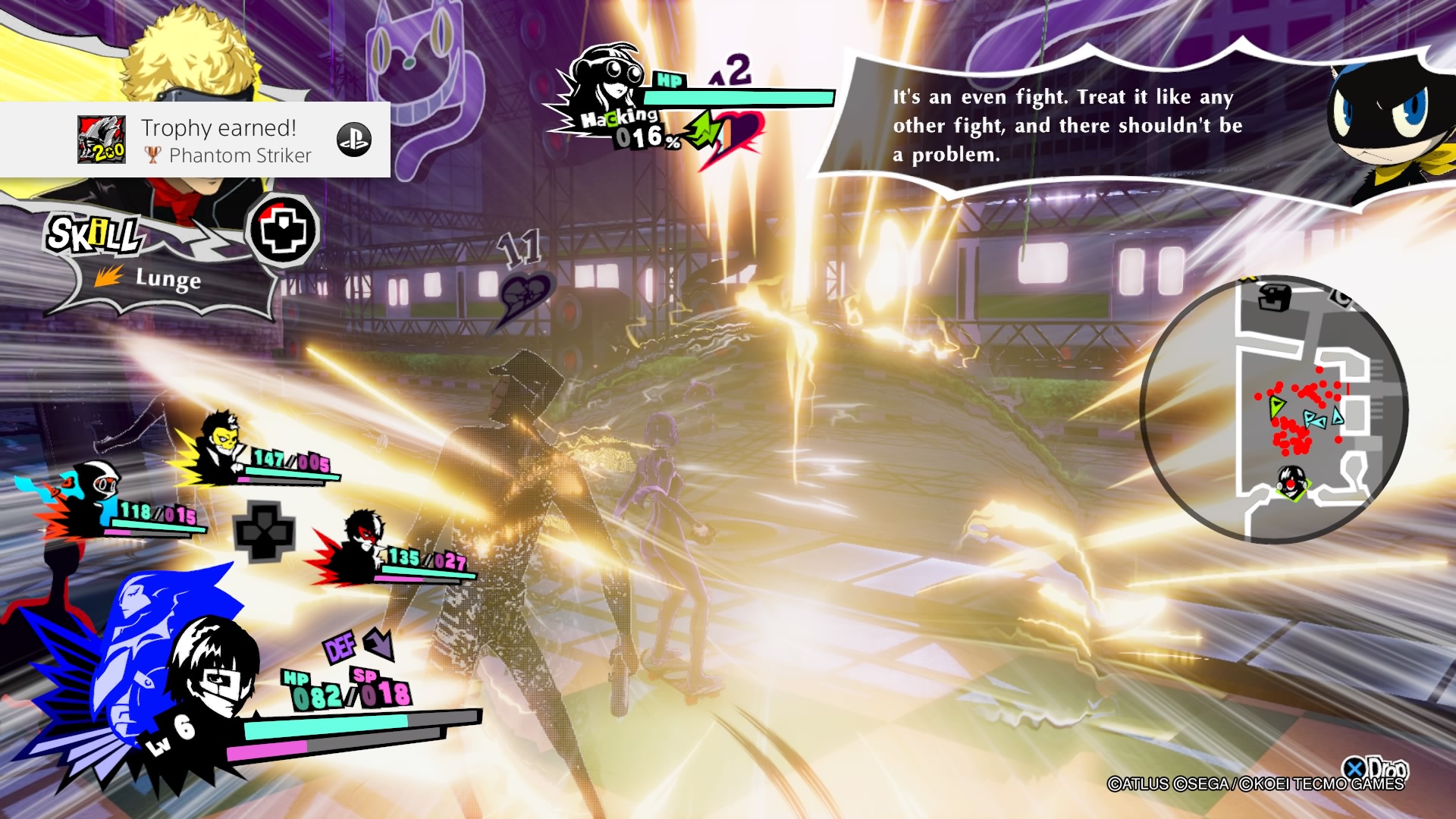The image size is (1456, 819).
Task: Open the circular minimap
Action: [1274, 409]
